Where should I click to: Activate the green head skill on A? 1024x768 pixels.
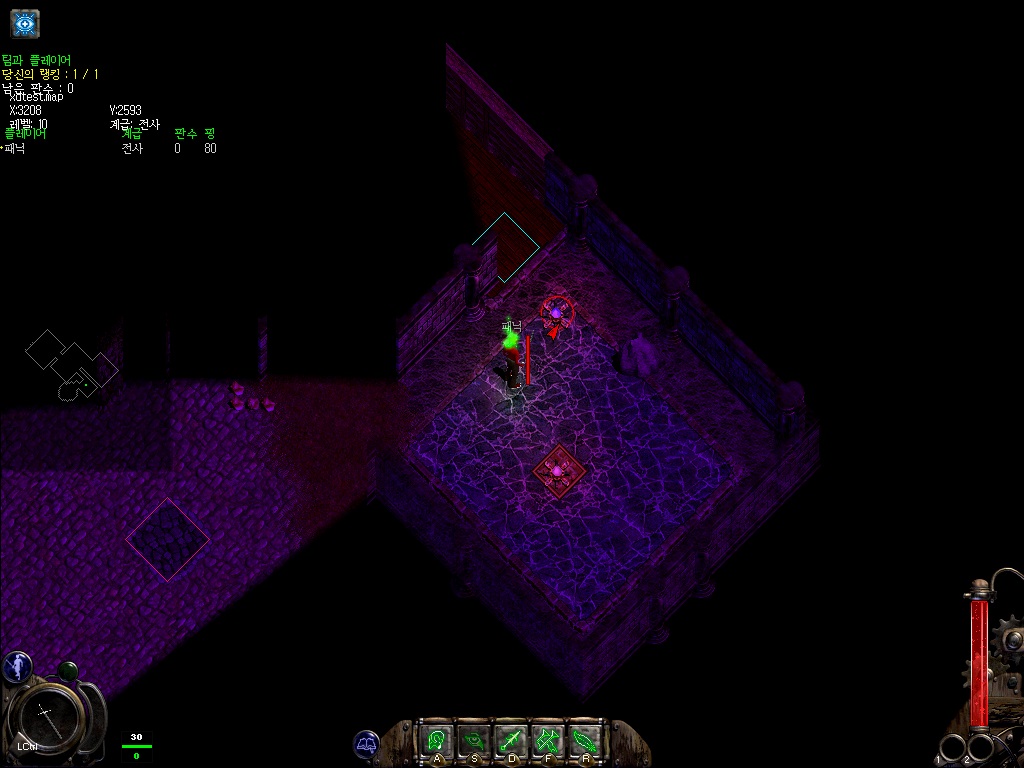coord(437,740)
